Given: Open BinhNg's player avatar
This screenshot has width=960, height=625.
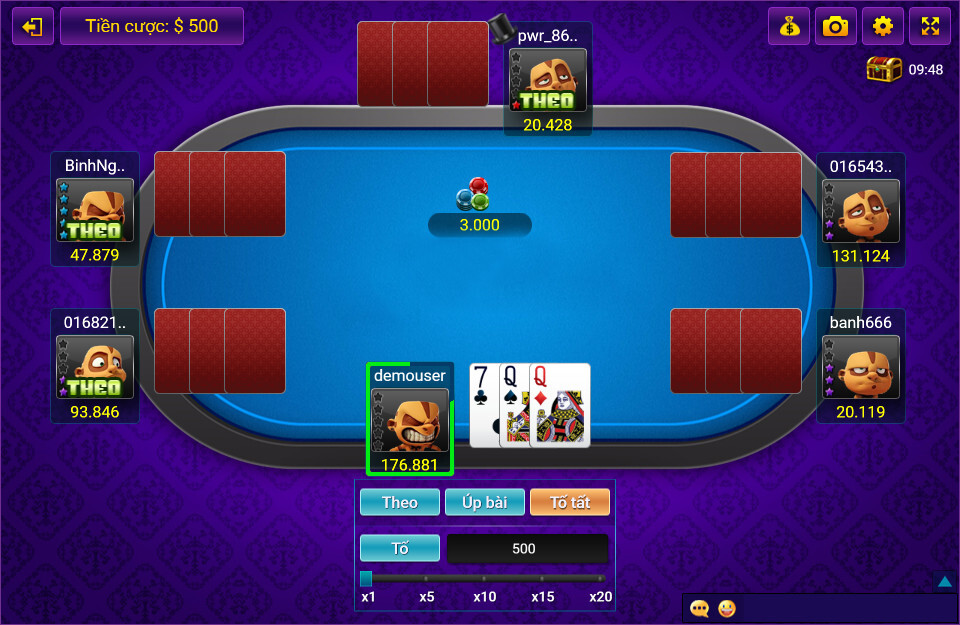Looking at the screenshot, I should (x=94, y=210).
